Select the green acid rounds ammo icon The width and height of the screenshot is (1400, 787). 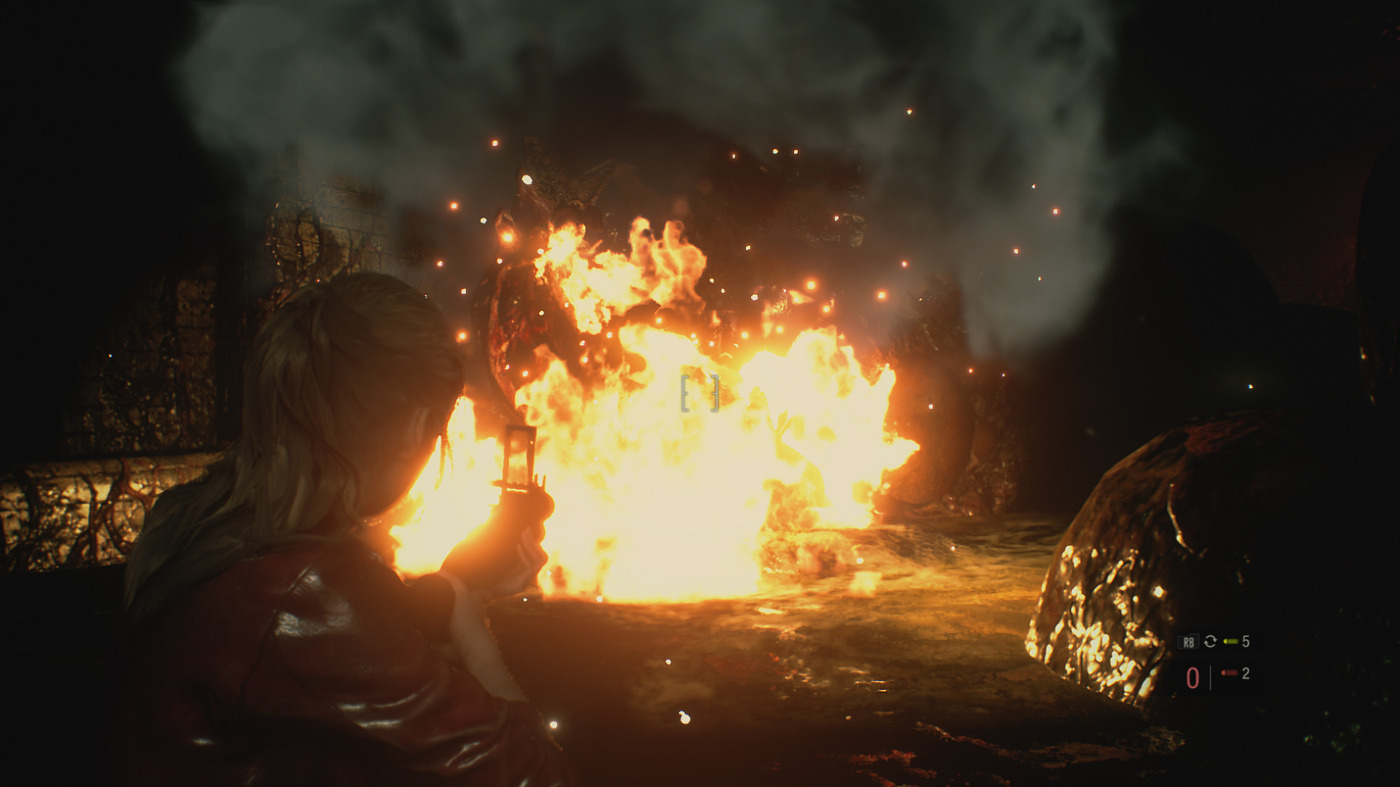1230,642
